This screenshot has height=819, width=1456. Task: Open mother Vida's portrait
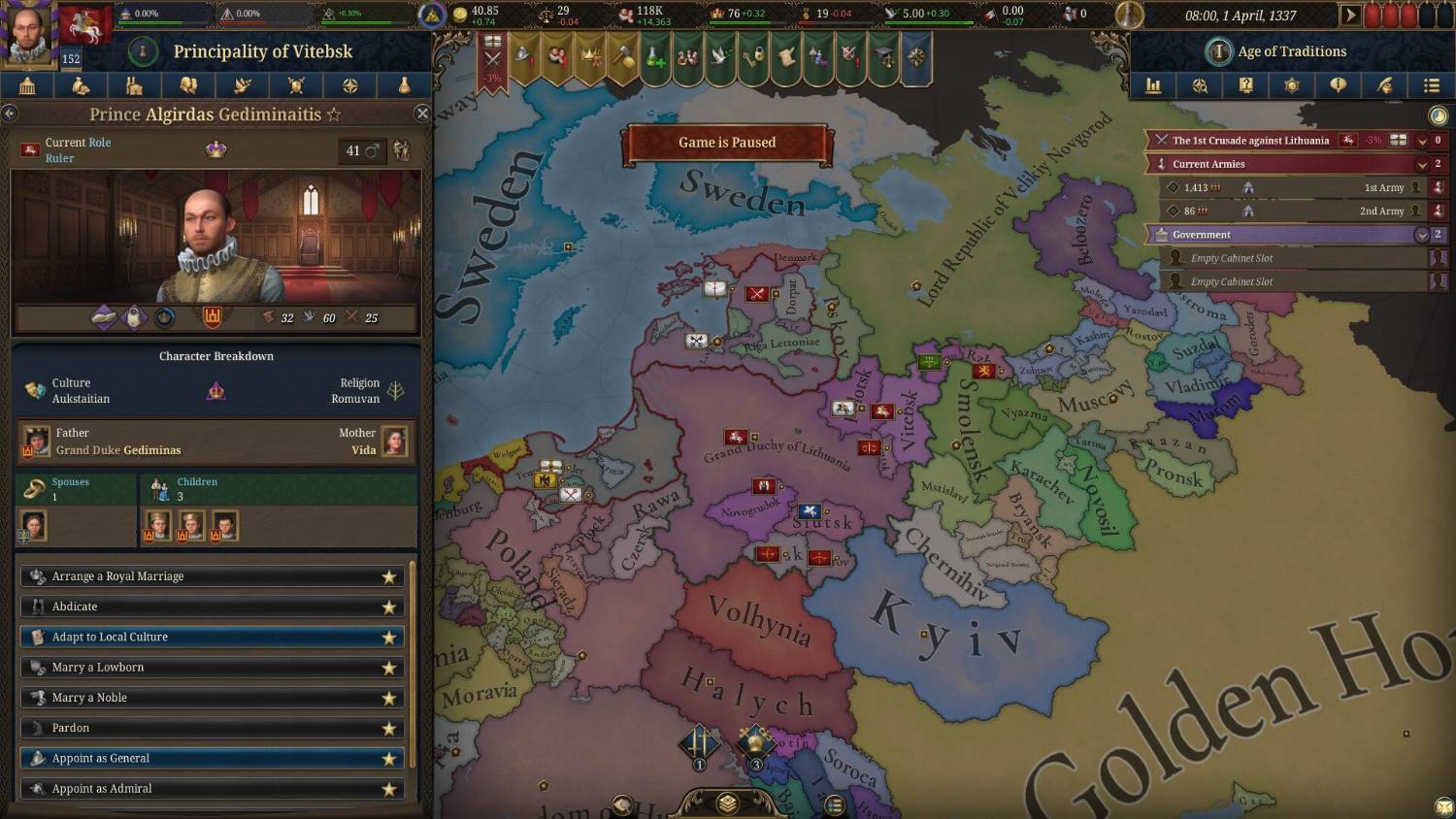pos(394,442)
